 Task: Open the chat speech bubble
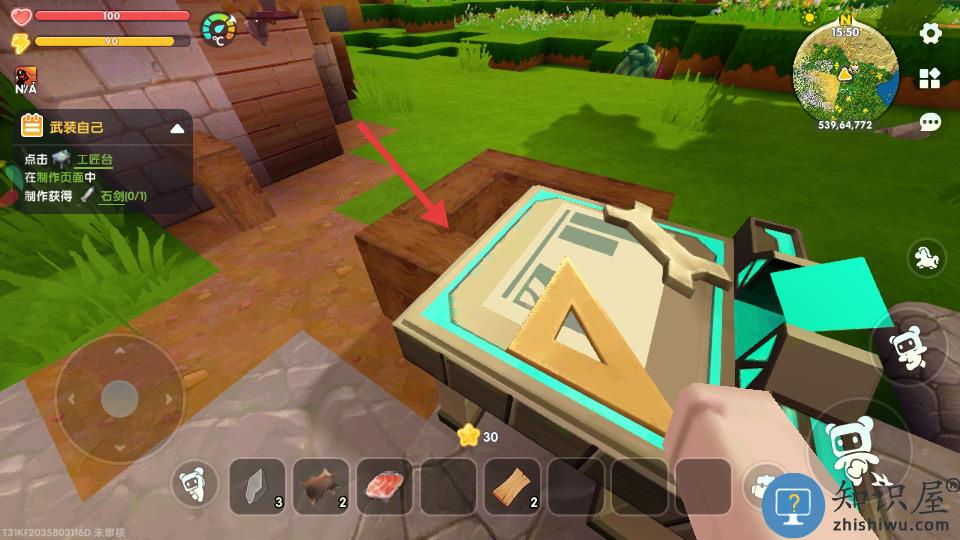pyautogui.click(x=930, y=123)
